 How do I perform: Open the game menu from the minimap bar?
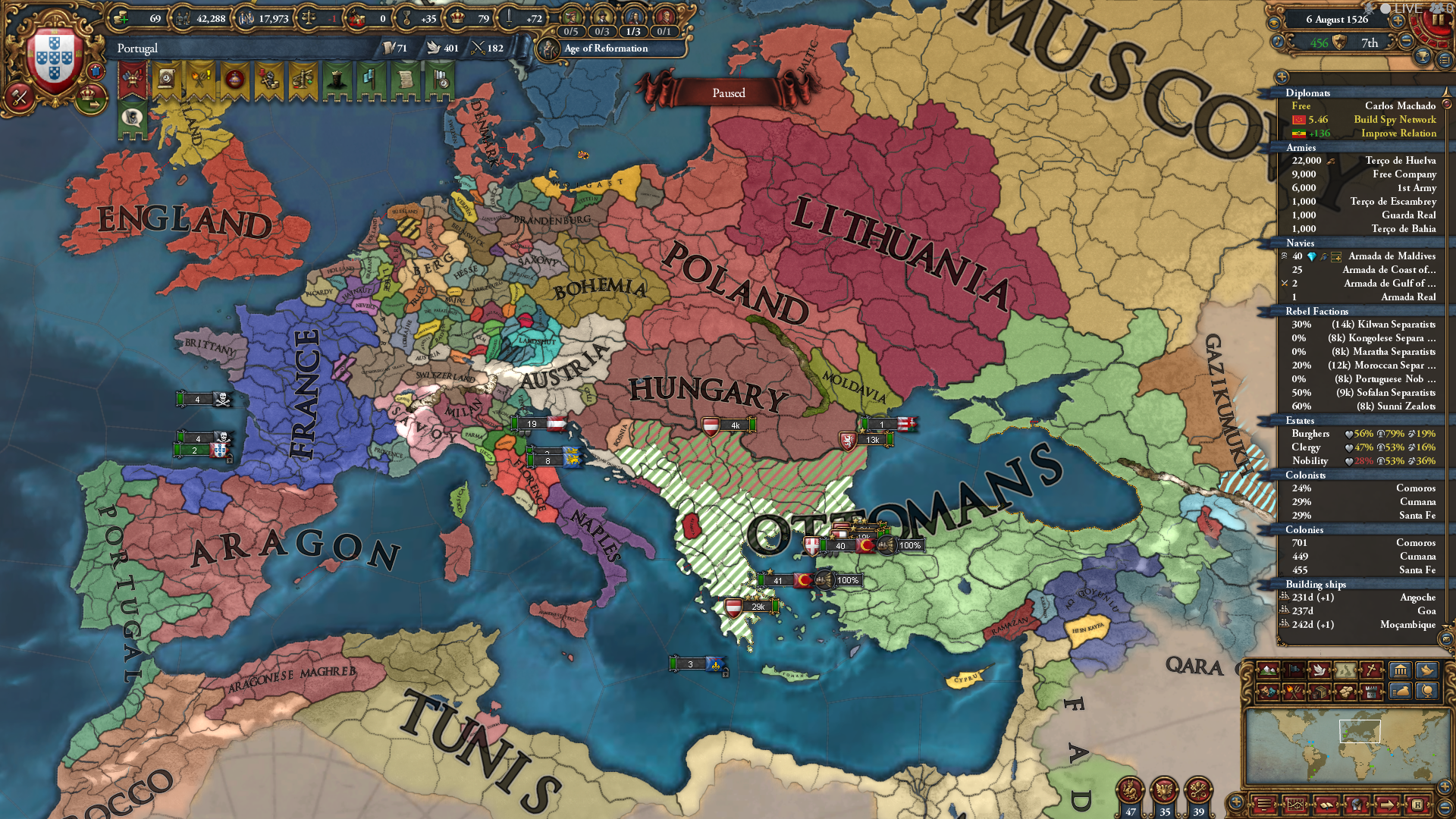[x=1264, y=804]
